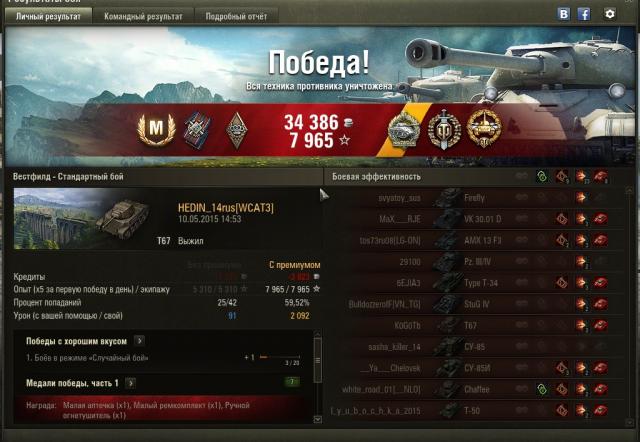Select the T-50 enemy row

pos(470,410)
